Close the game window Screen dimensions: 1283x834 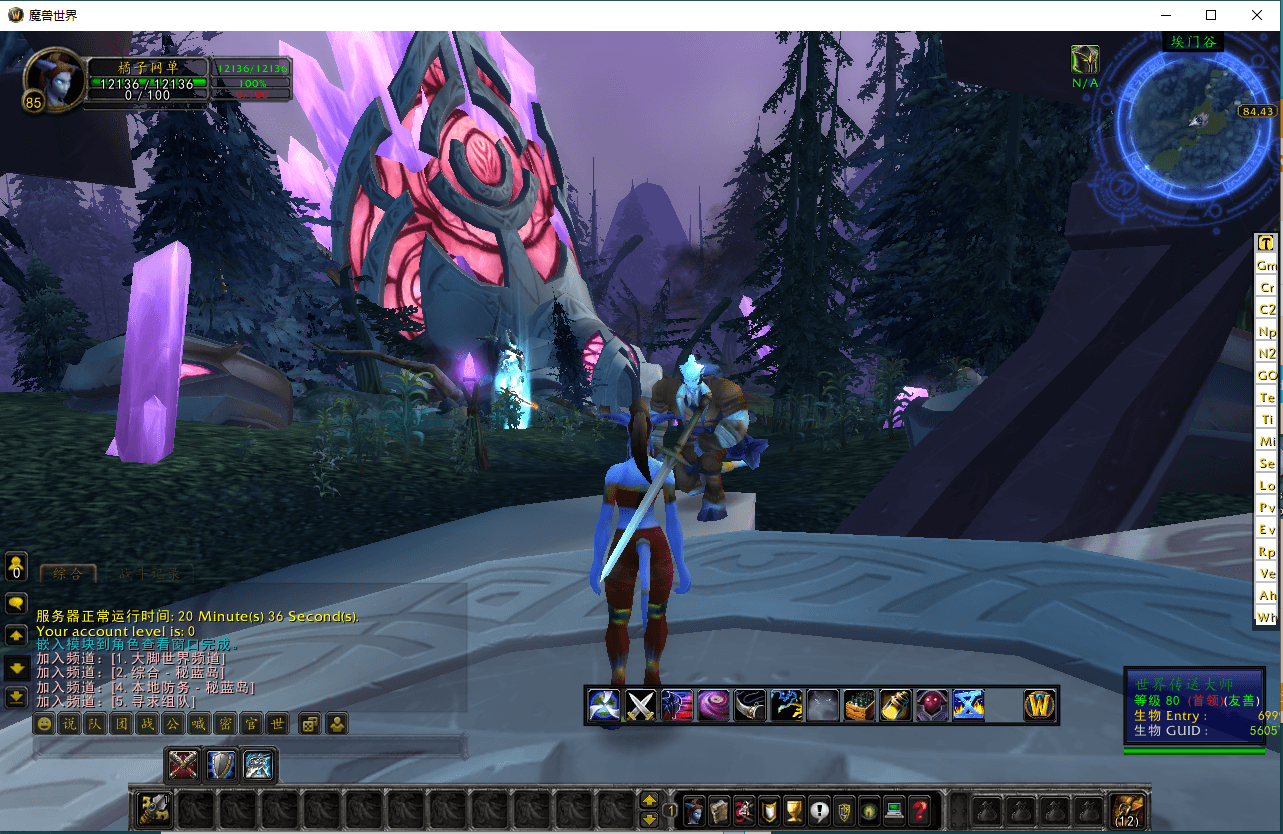click(x=1258, y=15)
